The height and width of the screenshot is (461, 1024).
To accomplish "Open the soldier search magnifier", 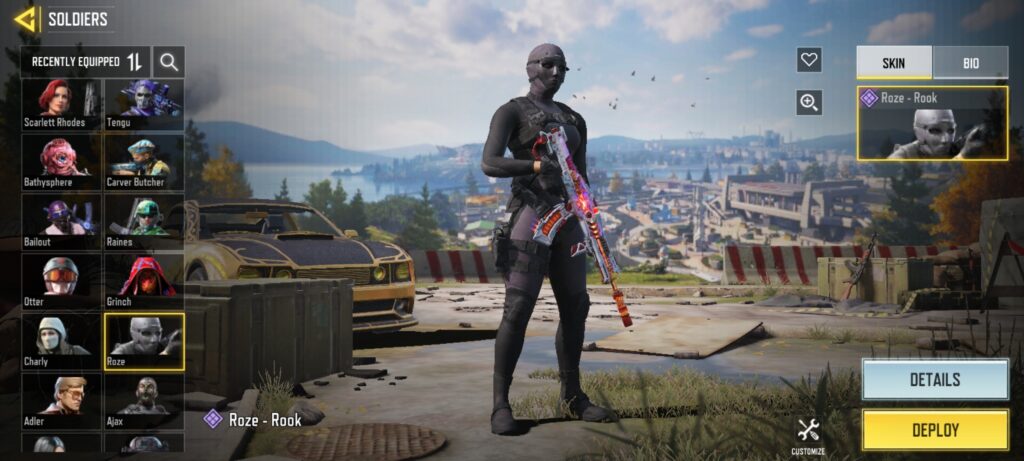I will point(169,62).
